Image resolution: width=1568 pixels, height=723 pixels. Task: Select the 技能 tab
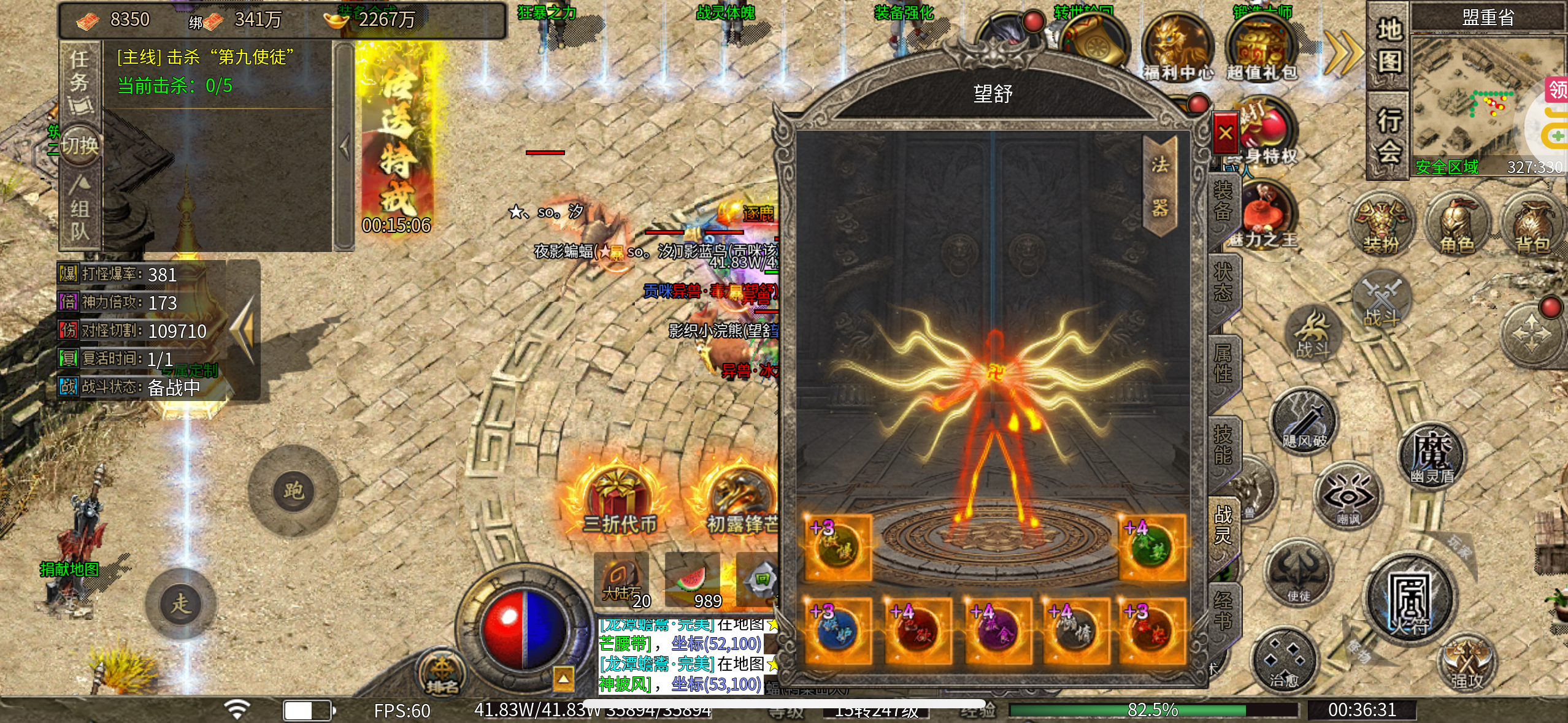pos(1223,444)
